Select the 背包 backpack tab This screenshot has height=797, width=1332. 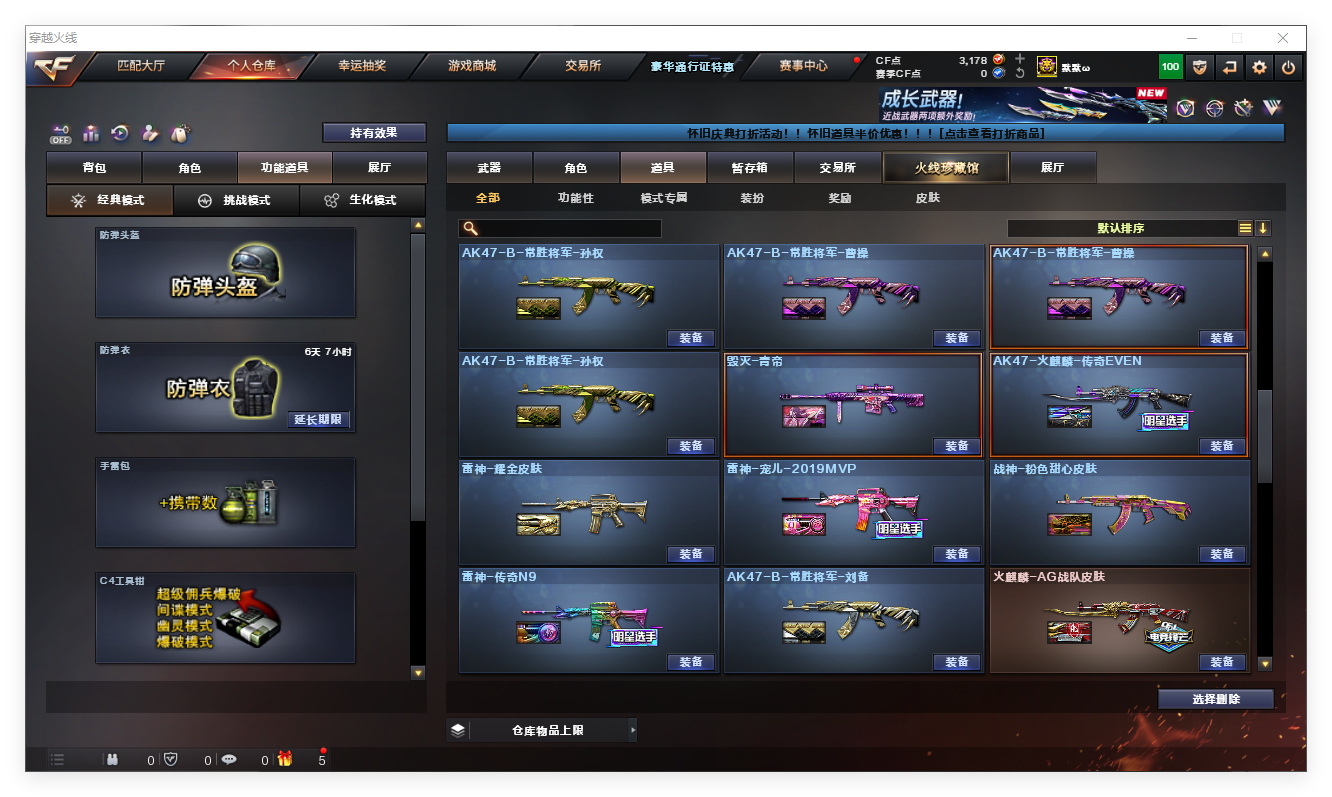click(94, 168)
